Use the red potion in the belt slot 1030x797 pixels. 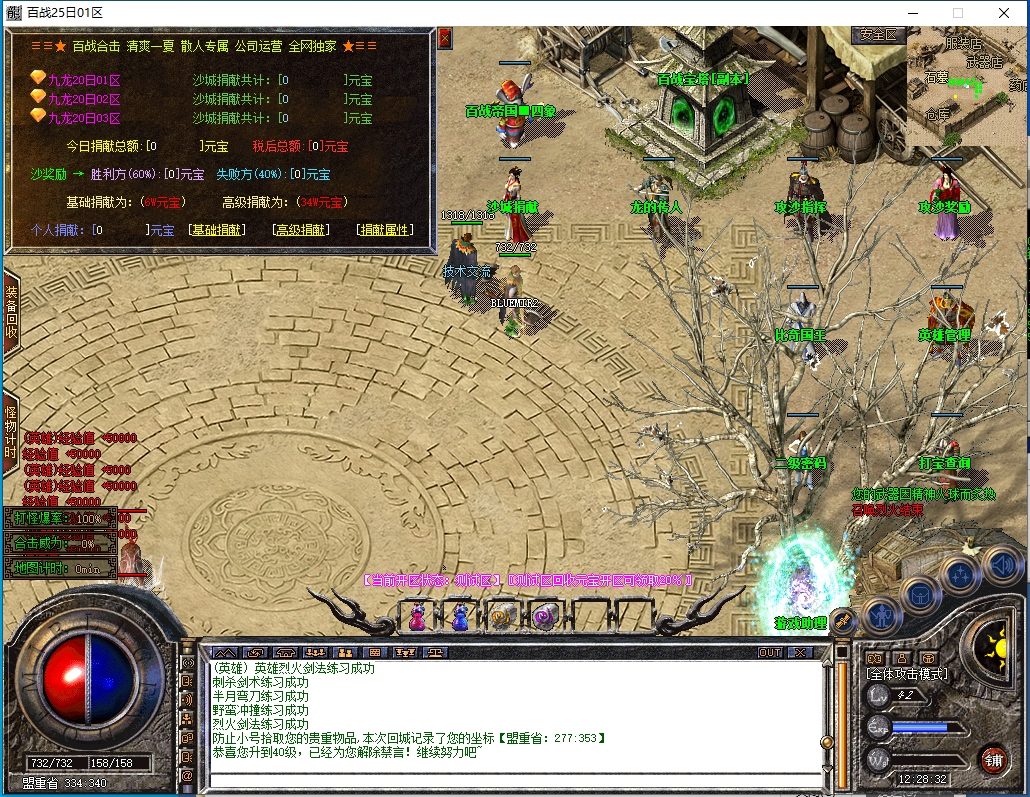point(417,616)
